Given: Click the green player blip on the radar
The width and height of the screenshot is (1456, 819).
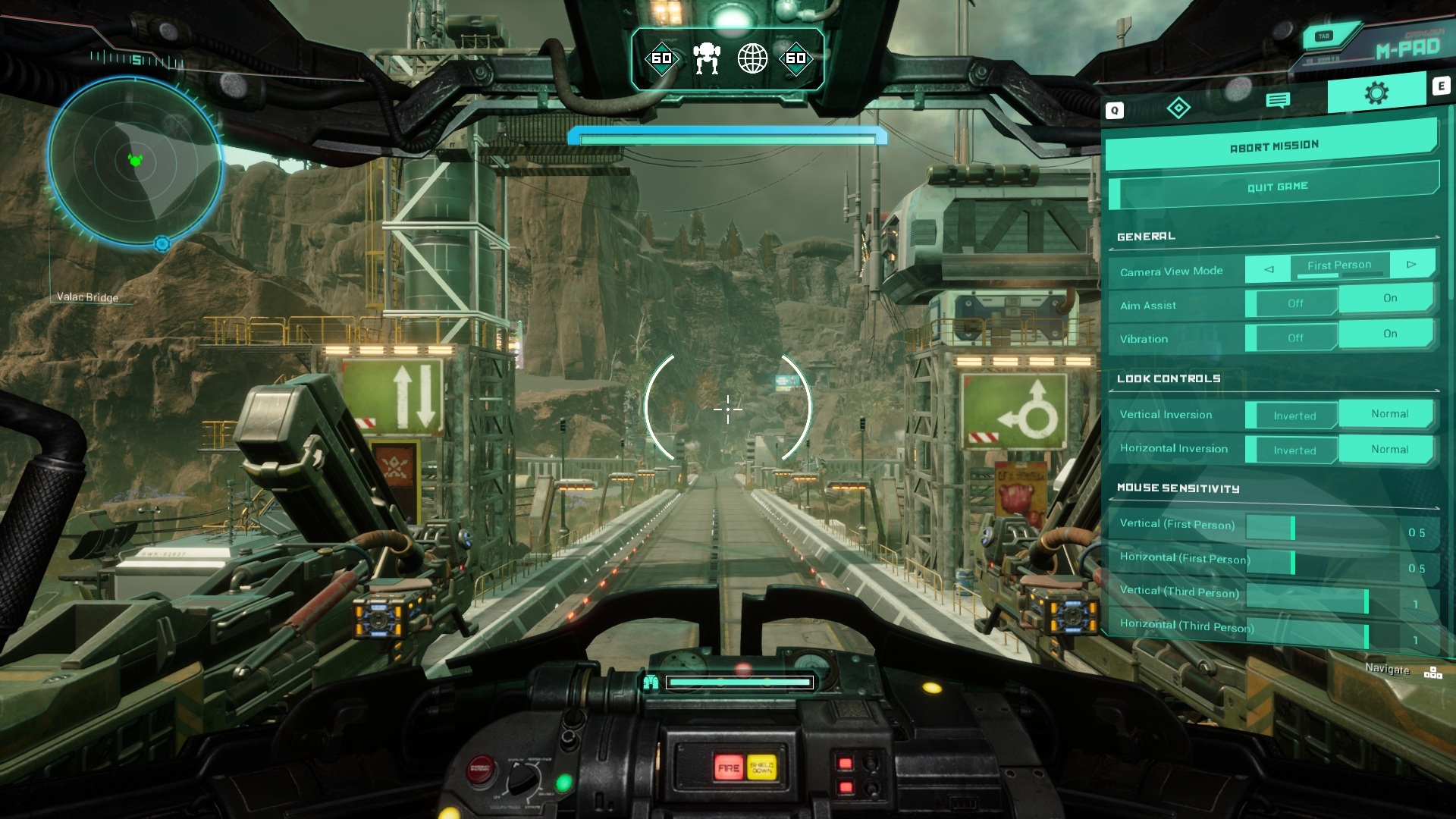Looking at the screenshot, I should (136, 160).
